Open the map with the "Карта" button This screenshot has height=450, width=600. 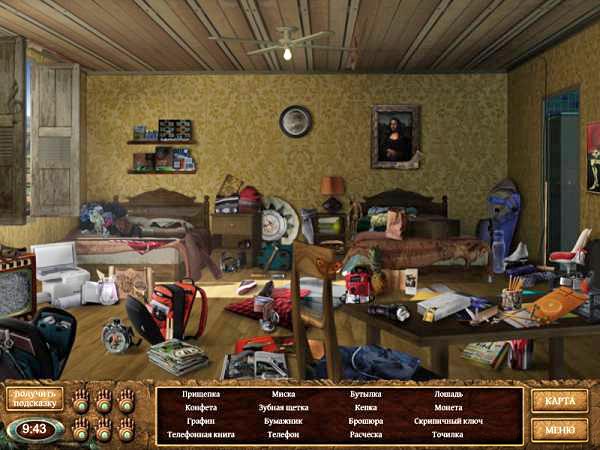[x=559, y=401]
